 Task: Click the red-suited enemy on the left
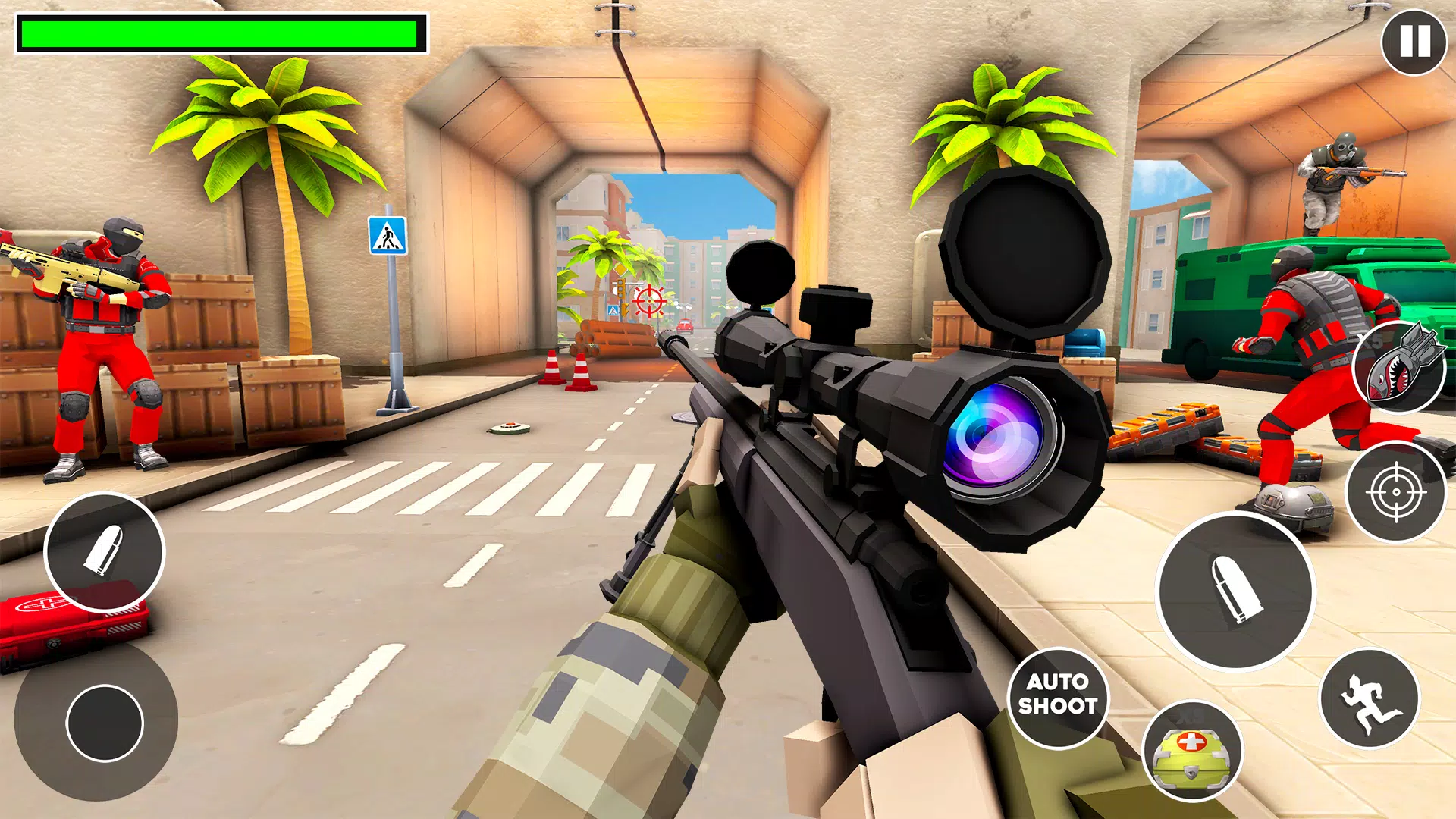(x=102, y=334)
